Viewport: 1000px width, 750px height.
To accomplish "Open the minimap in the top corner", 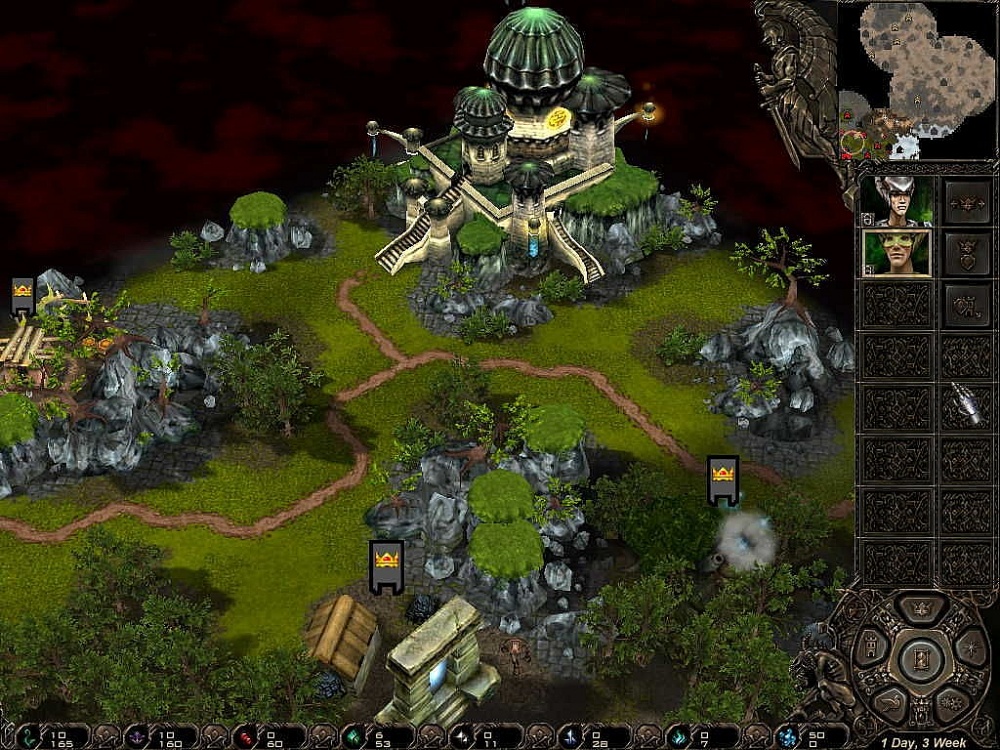I will tap(917, 80).
